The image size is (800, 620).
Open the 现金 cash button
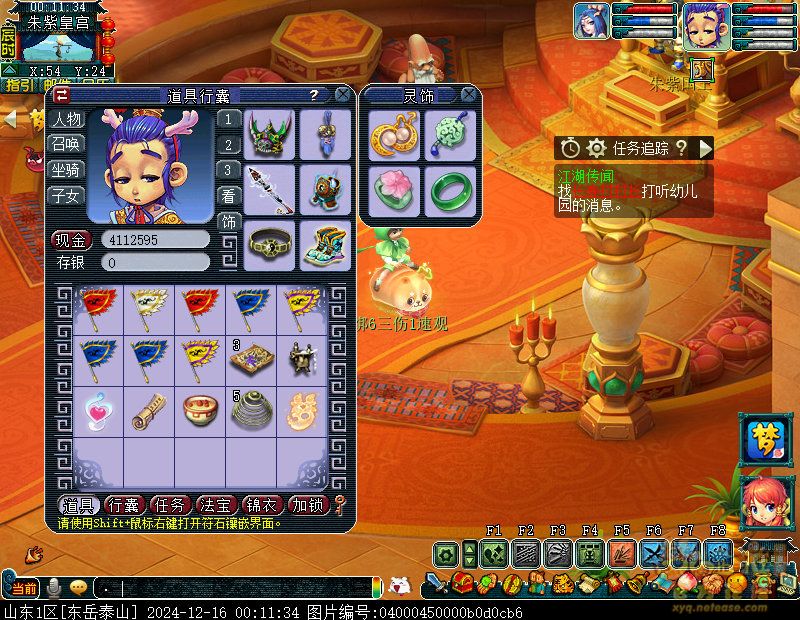70,240
